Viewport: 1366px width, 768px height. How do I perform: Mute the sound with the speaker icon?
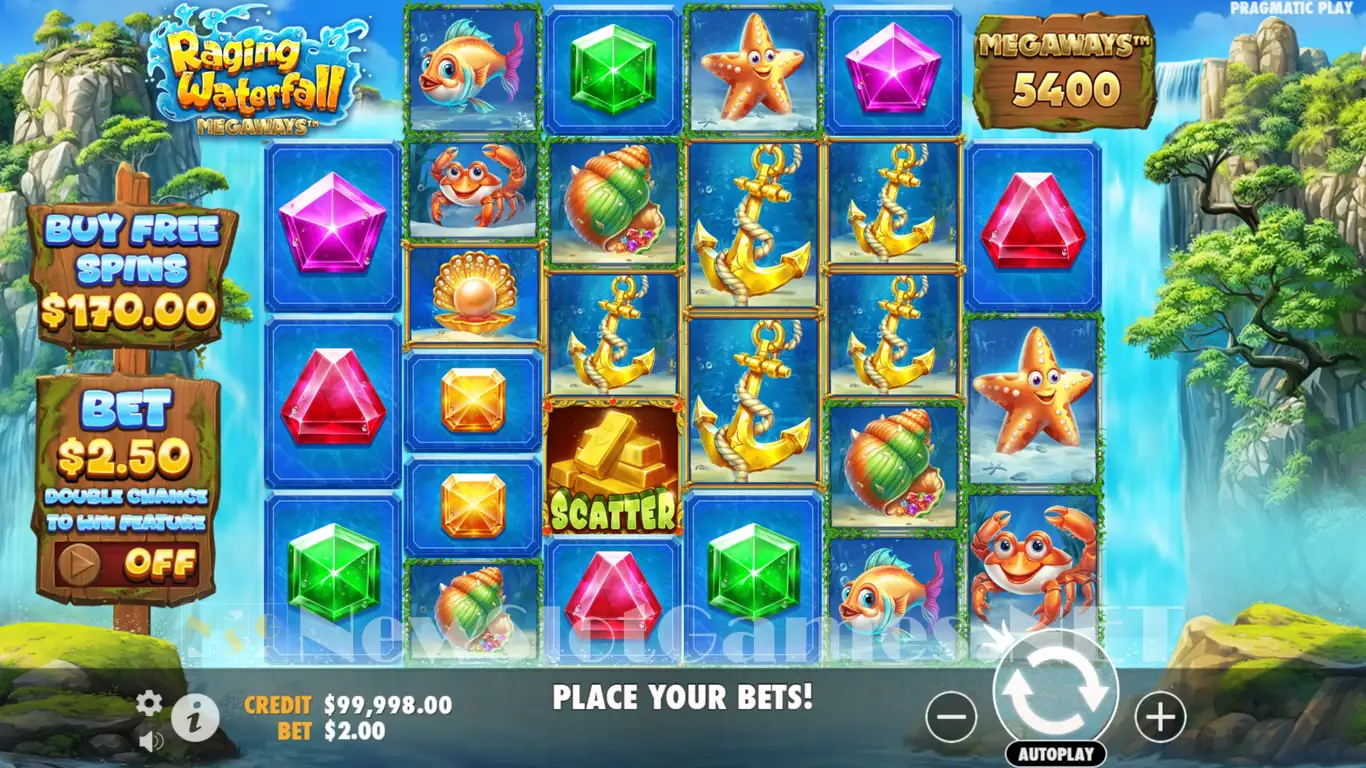coord(151,741)
